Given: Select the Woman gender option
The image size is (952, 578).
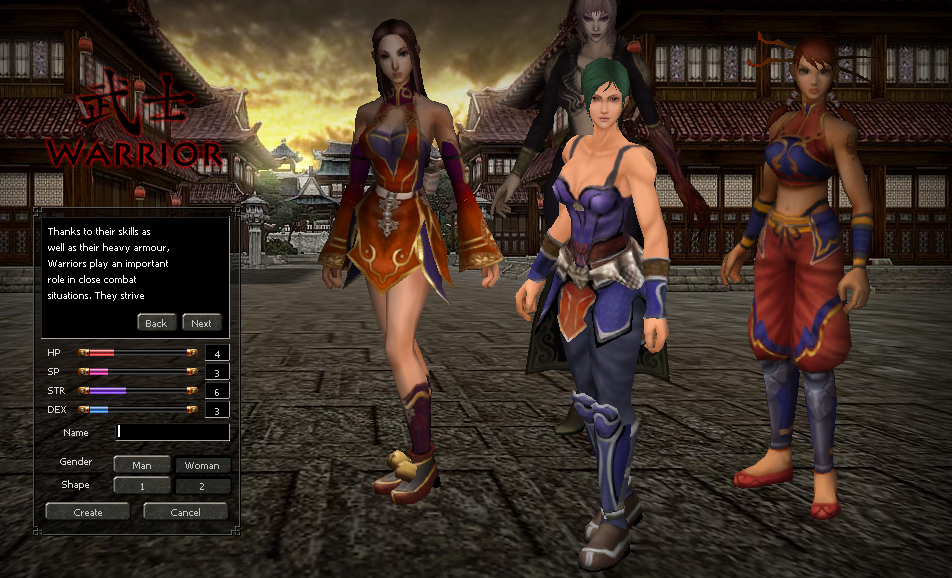Looking at the screenshot, I should [x=202, y=465].
